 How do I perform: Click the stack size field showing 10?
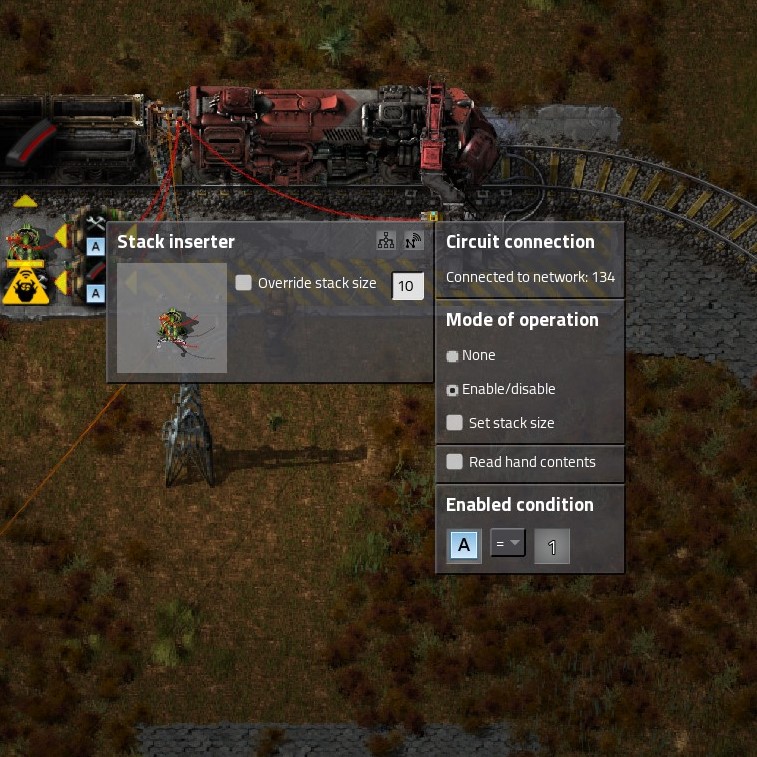click(407, 285)
